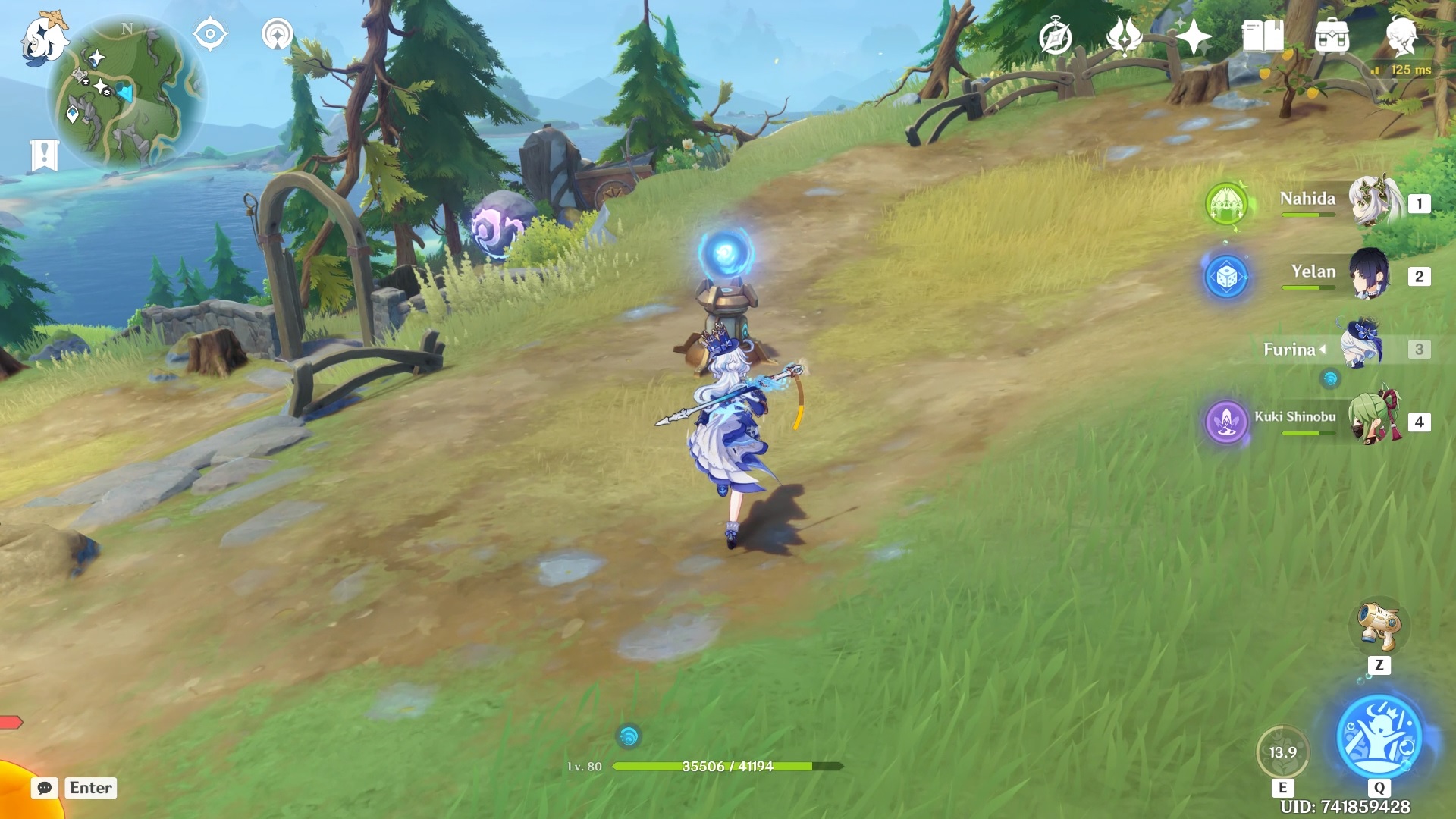The height and width of the screenshot is (819, 1456).
Task: Open the quest log bookmark icon
Action: [x=44, y=155]
